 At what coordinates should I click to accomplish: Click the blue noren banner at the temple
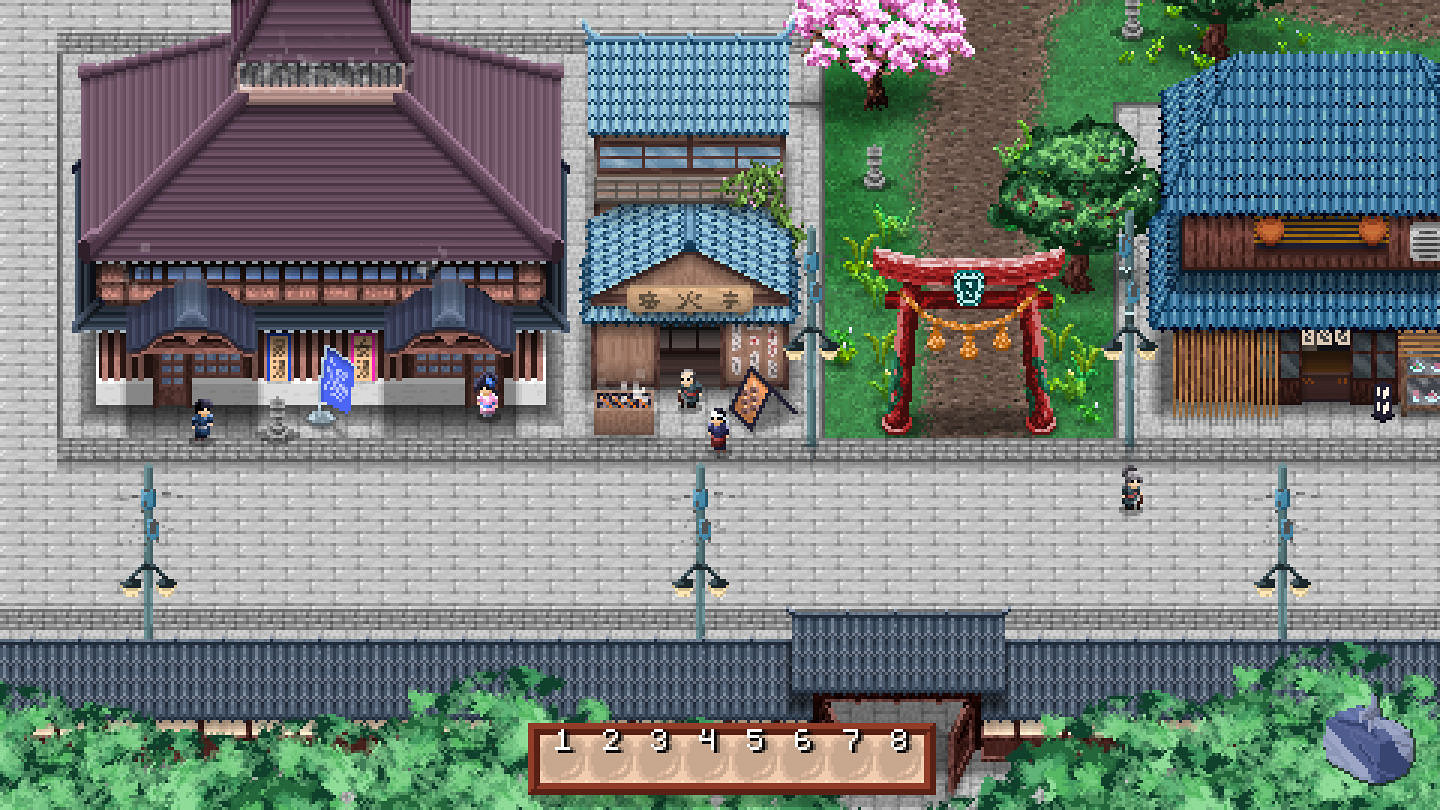point(337,380)
